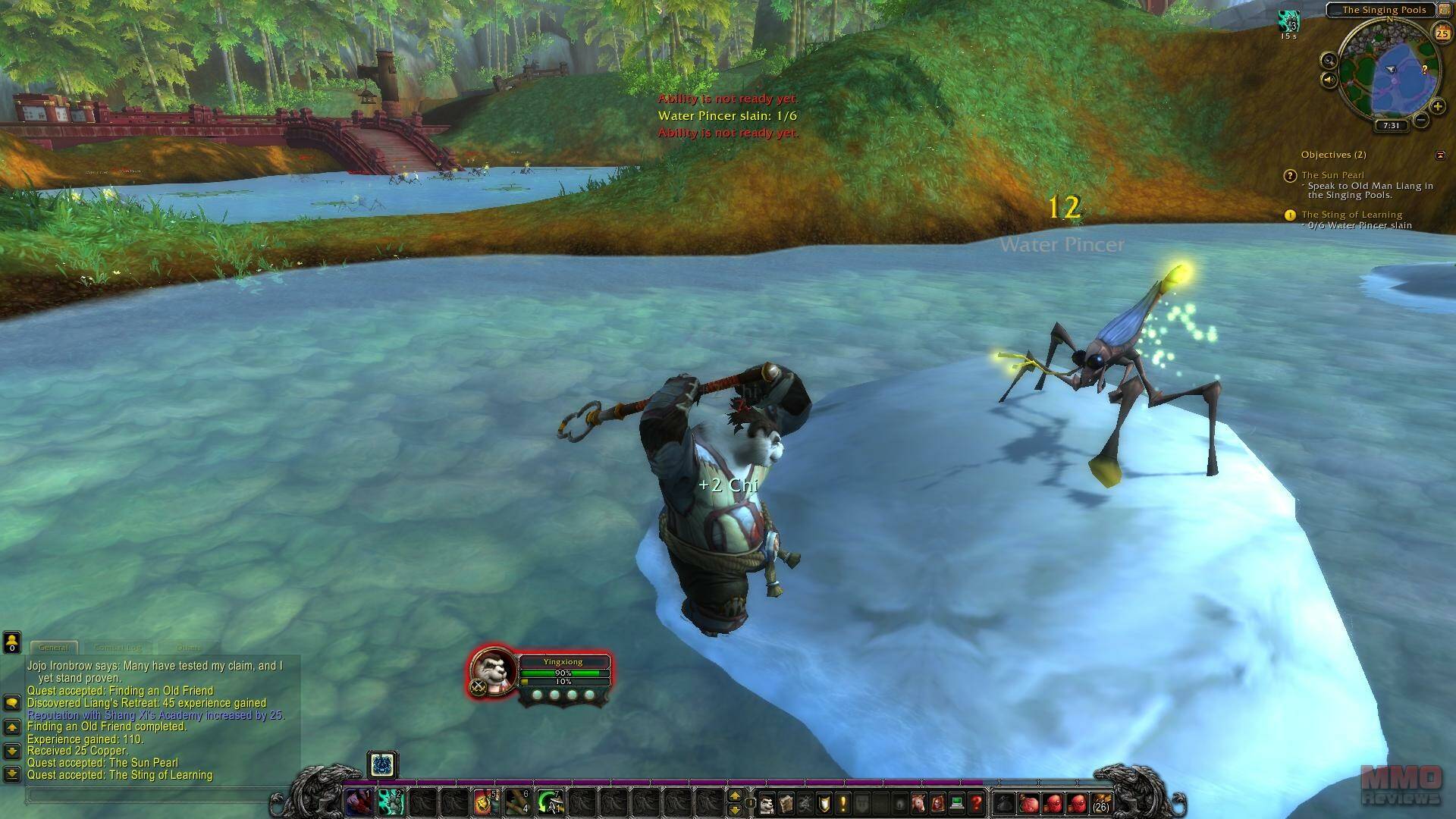Click the minimap tracking magnifier button

tap(1329, 61)
